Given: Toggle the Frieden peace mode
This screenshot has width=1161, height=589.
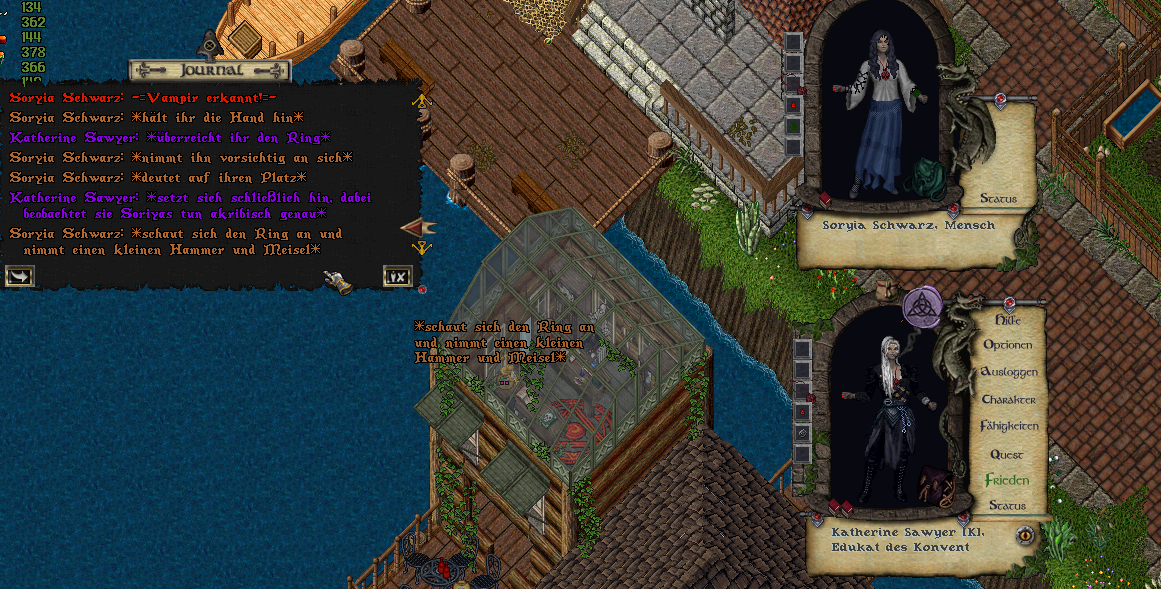Looking at the screenshot, I should tap(1007, 481).
